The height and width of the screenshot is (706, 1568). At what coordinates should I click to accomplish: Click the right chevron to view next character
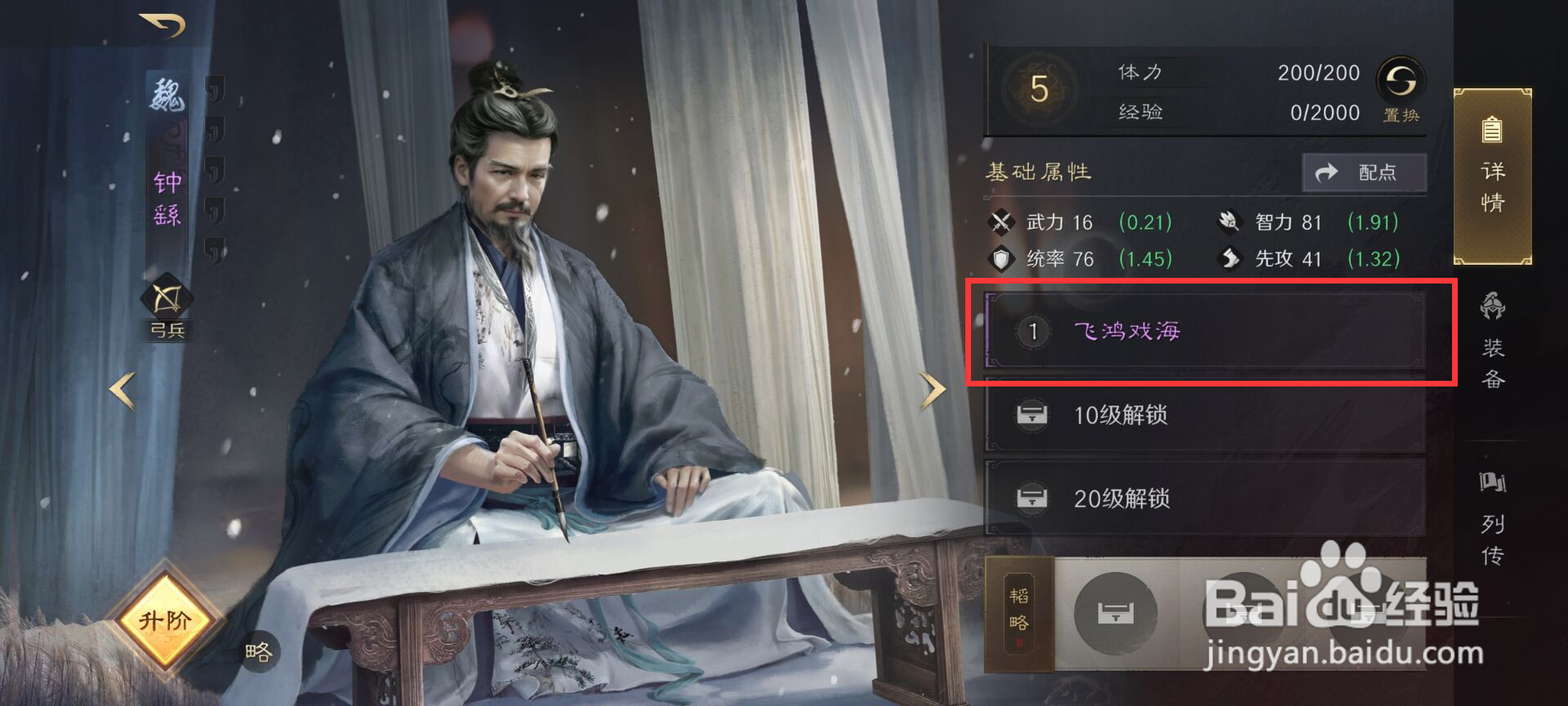click(x=933, y=388)
